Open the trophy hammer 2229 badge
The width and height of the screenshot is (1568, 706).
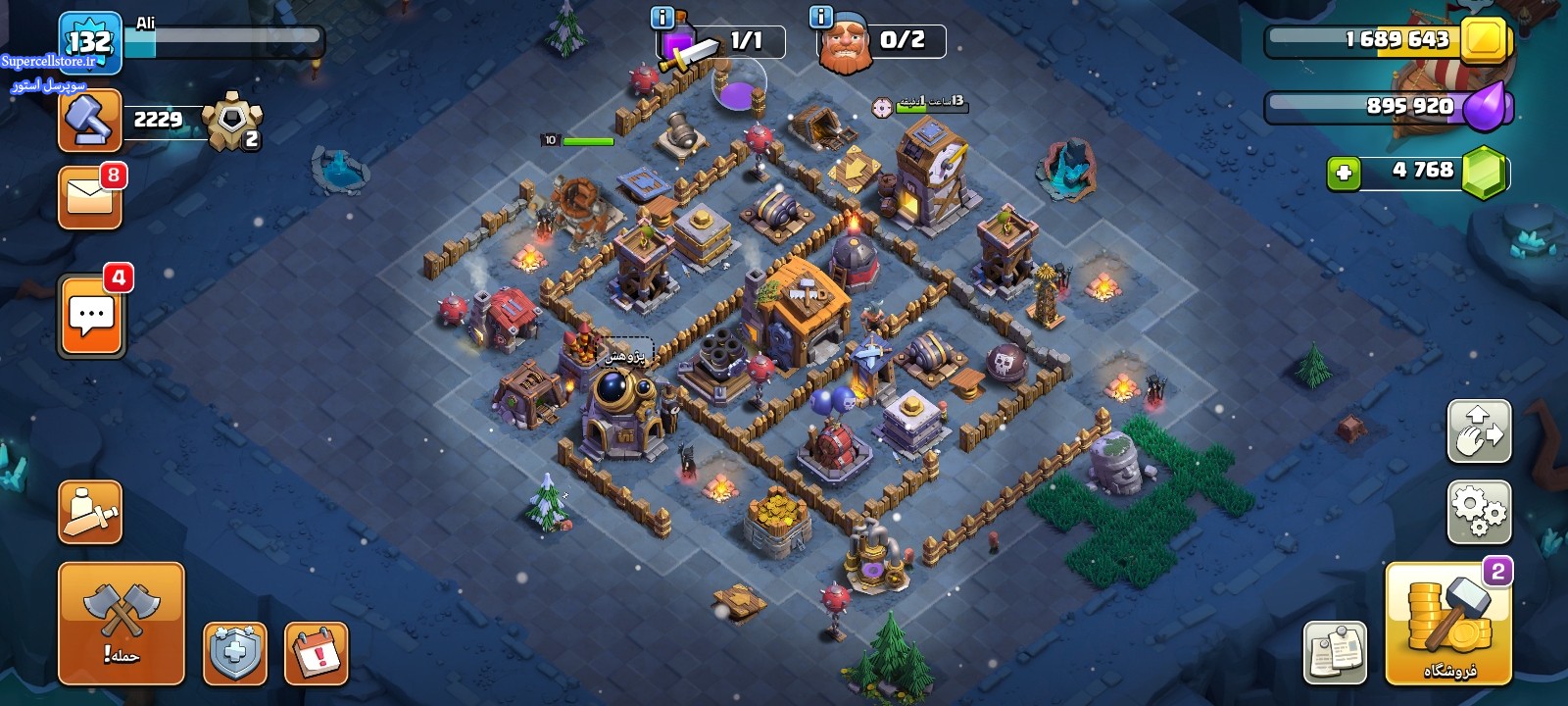tap(90, 121)
